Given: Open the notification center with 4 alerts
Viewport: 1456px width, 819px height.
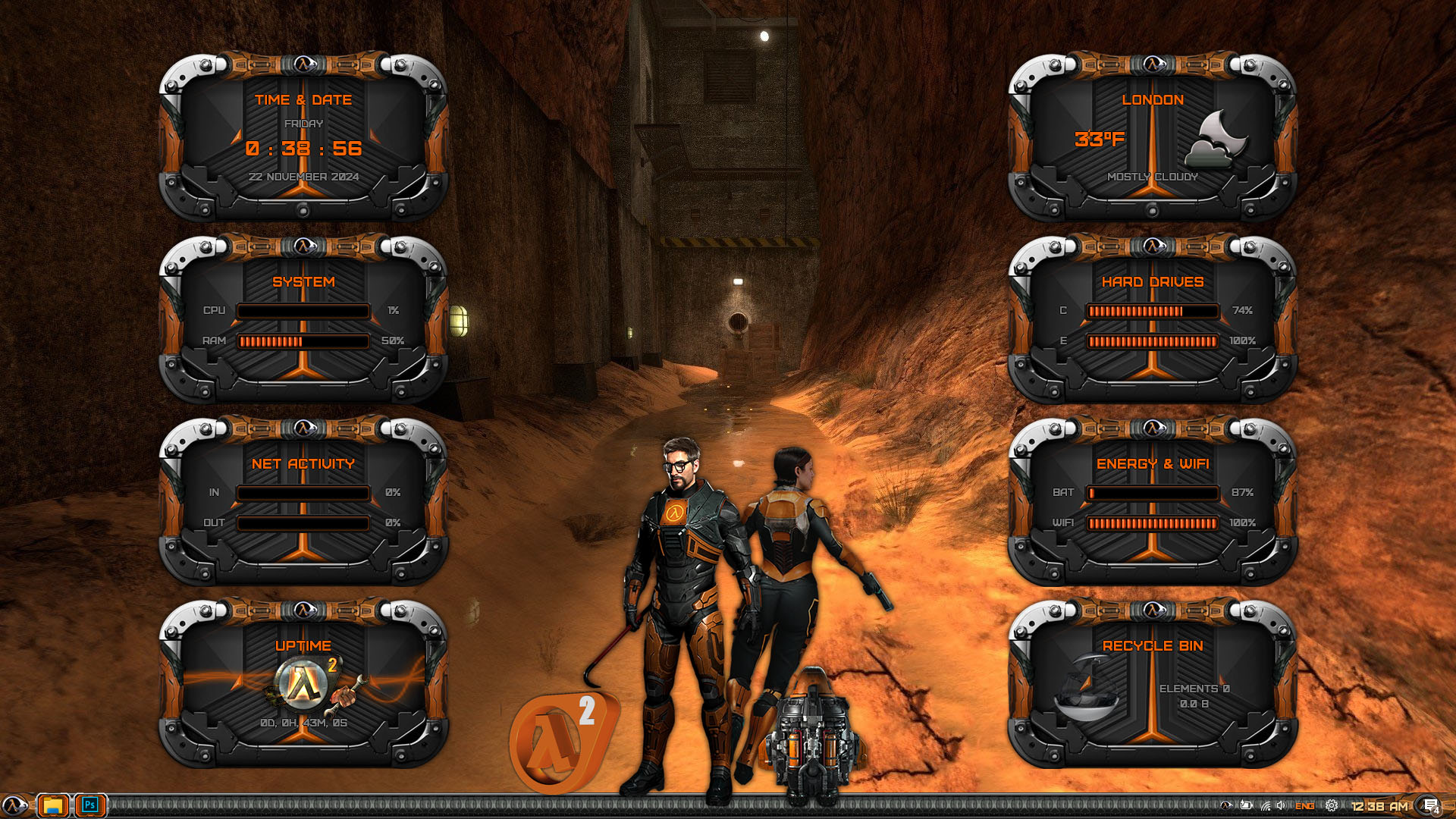Looking at the screenshot, I should [1430, 806].
